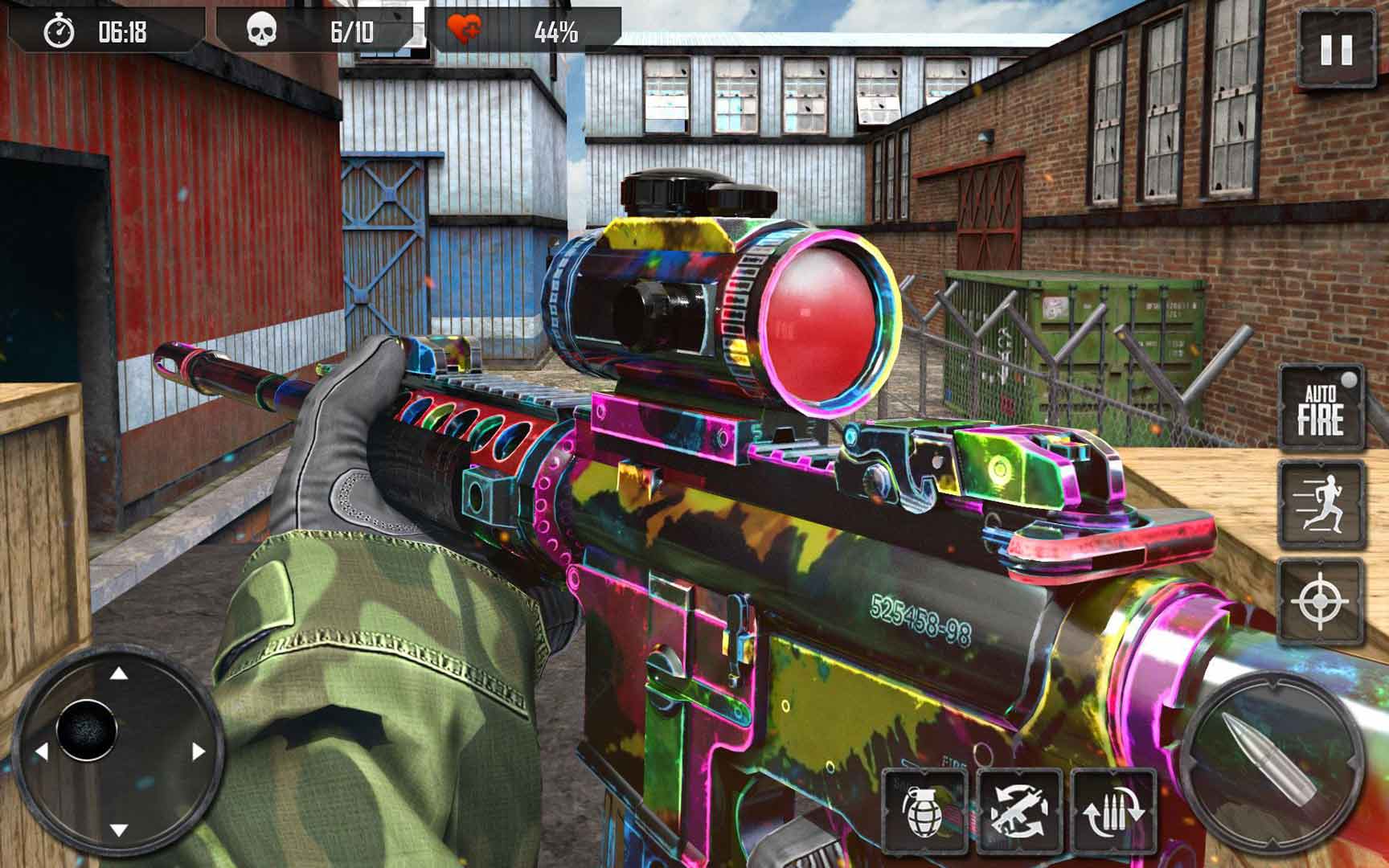Image resolution: width=1389 pixels, height=868 pixels.
Task: Click the movement joystick's up arrow
Action: (x=118, y=673)
